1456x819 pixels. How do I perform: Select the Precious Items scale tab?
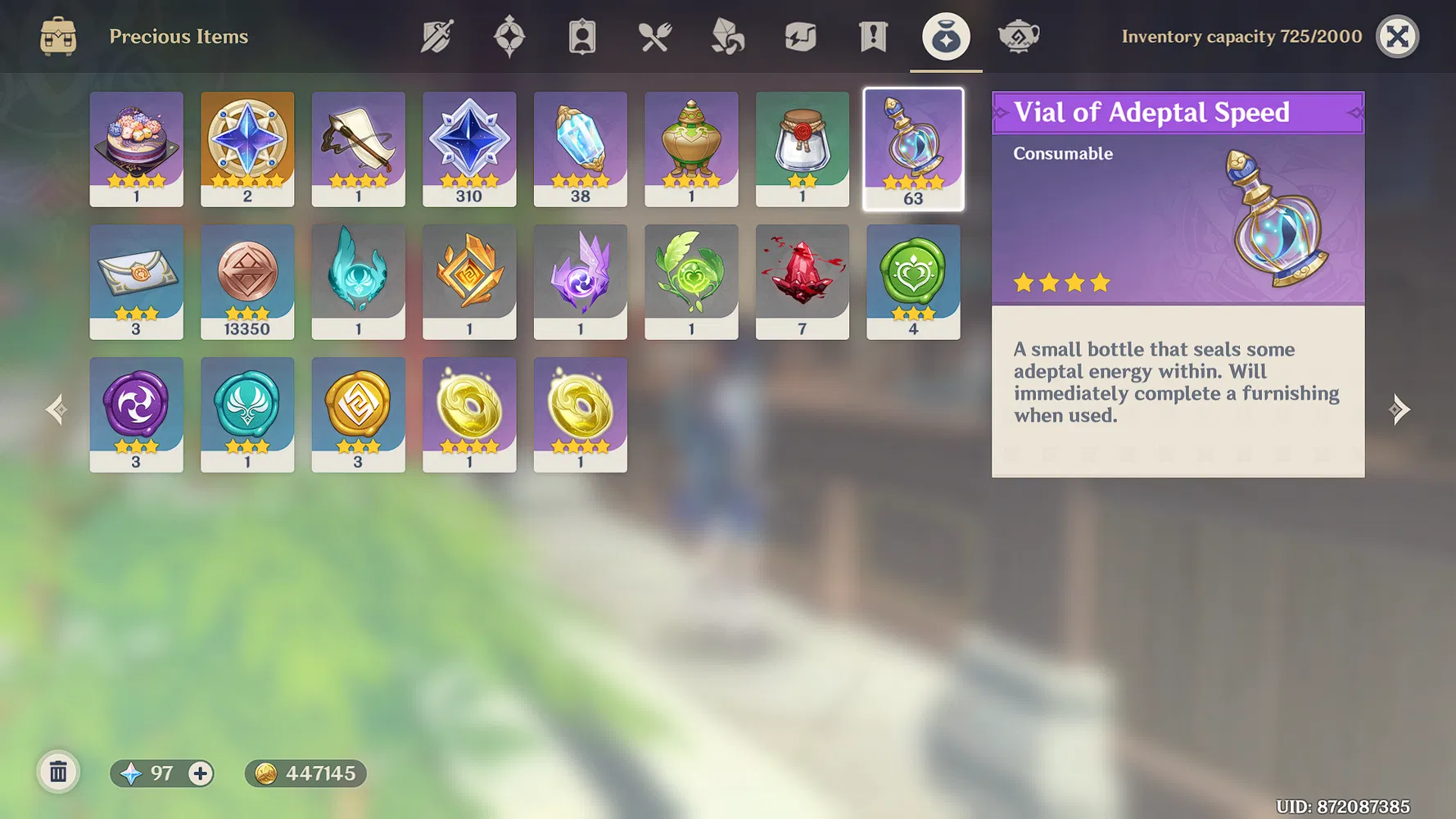click(x=946, y=36)
